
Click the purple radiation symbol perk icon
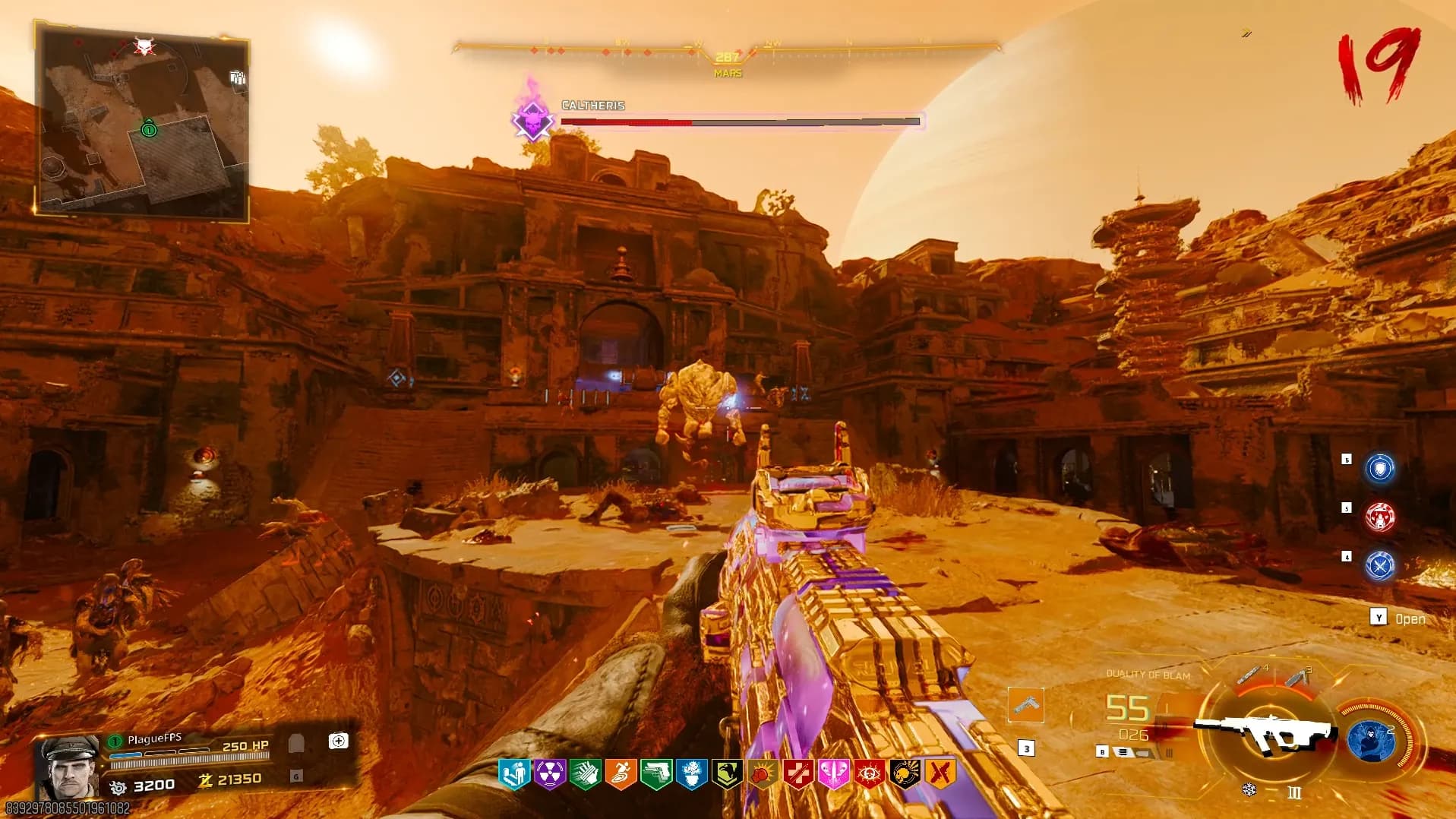[x=549, y=773]
